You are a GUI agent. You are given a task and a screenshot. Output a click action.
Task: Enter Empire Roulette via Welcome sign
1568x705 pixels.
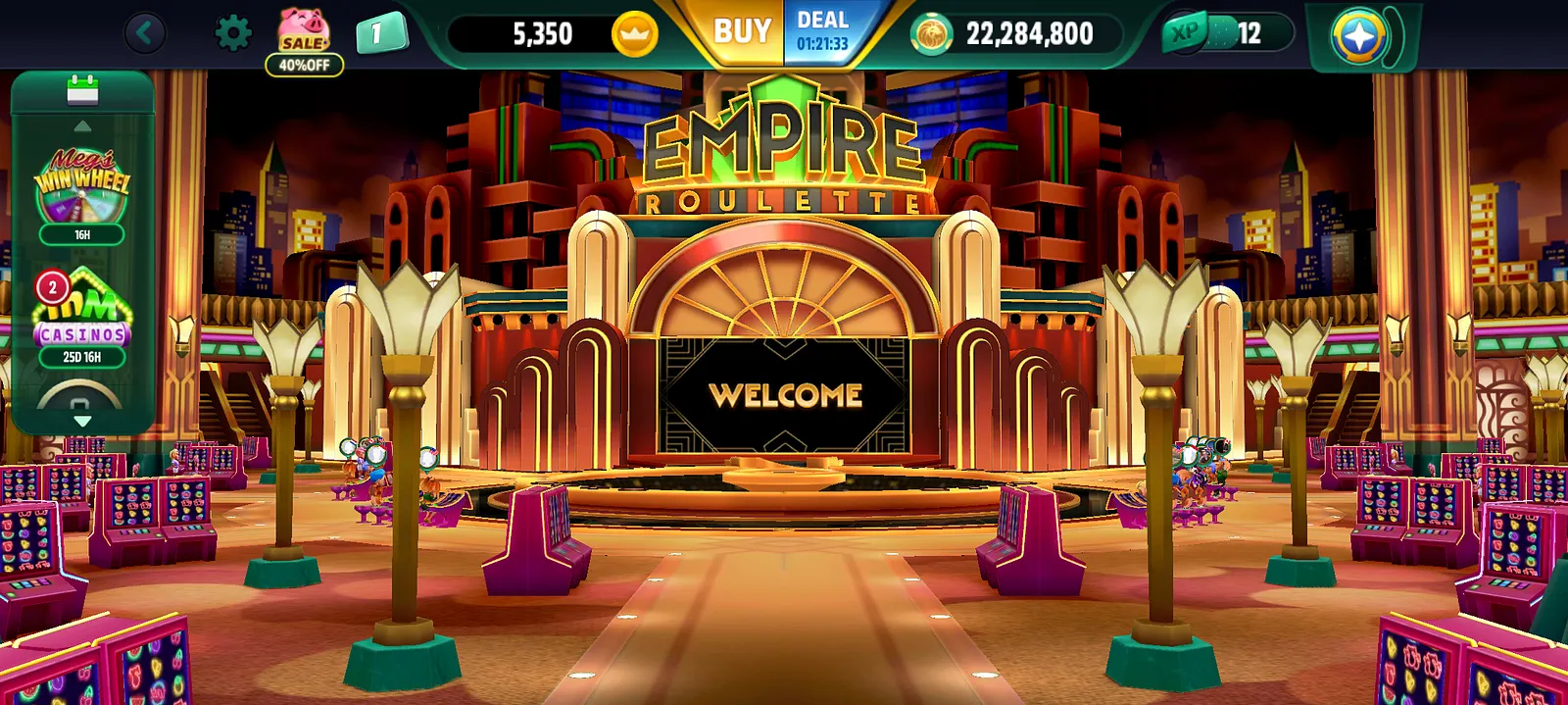pyautogui.click(x=786, y=394)
